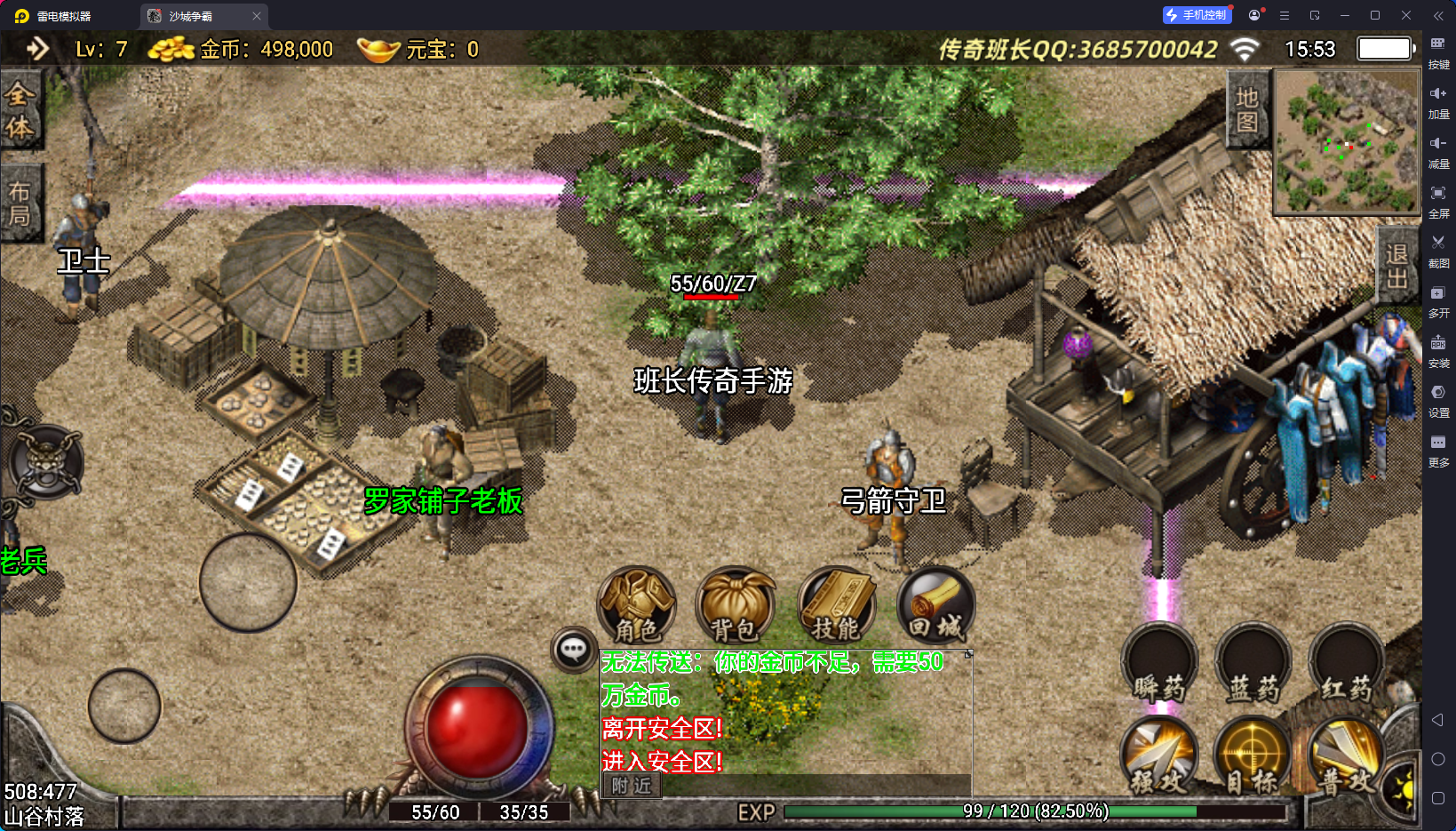Tap the 目标 target button
Image resolution: width=1456 pixels, height=831 pixels.
click(x=1251, y=756)
